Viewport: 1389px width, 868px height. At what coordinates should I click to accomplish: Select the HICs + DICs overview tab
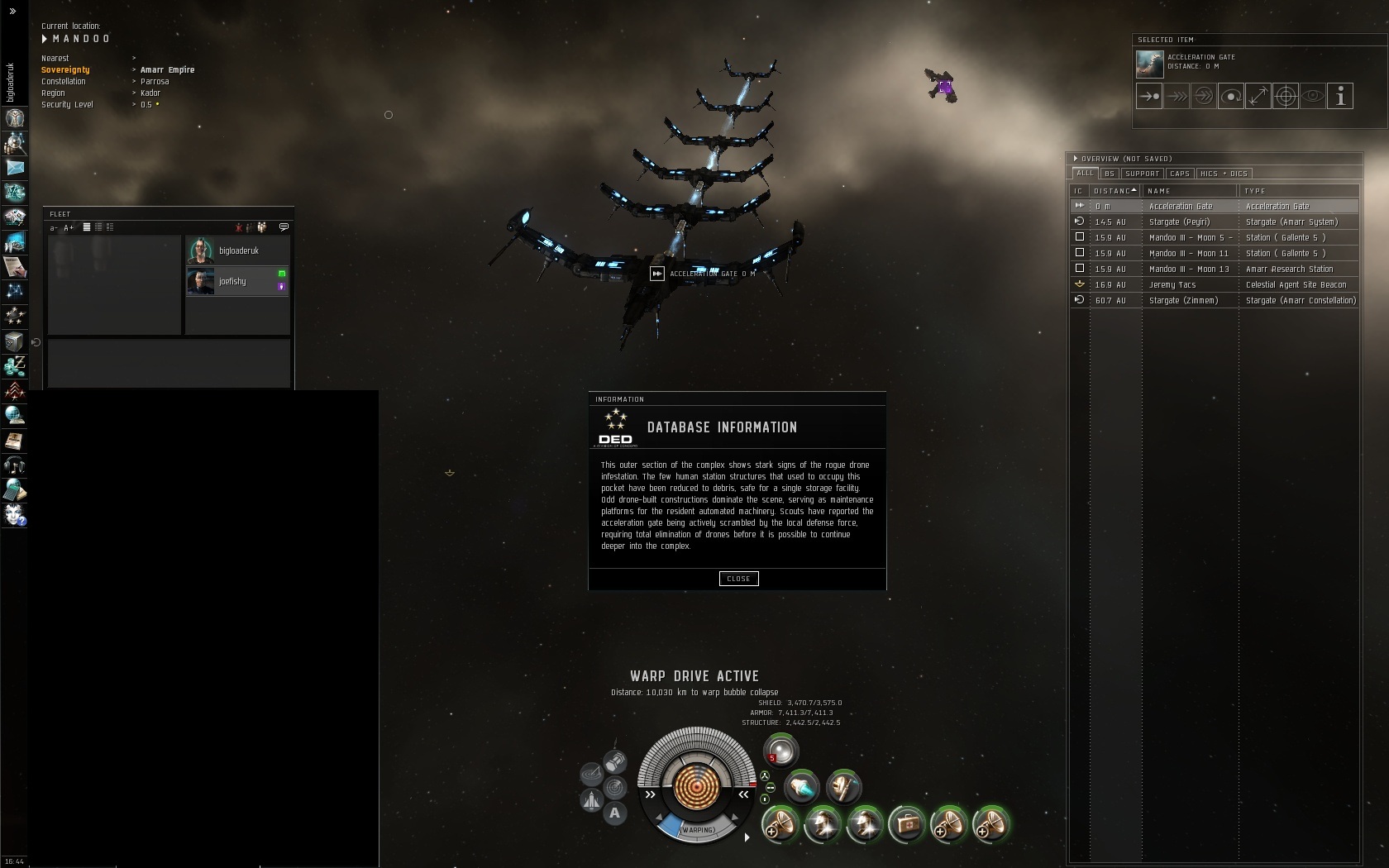1224,174
